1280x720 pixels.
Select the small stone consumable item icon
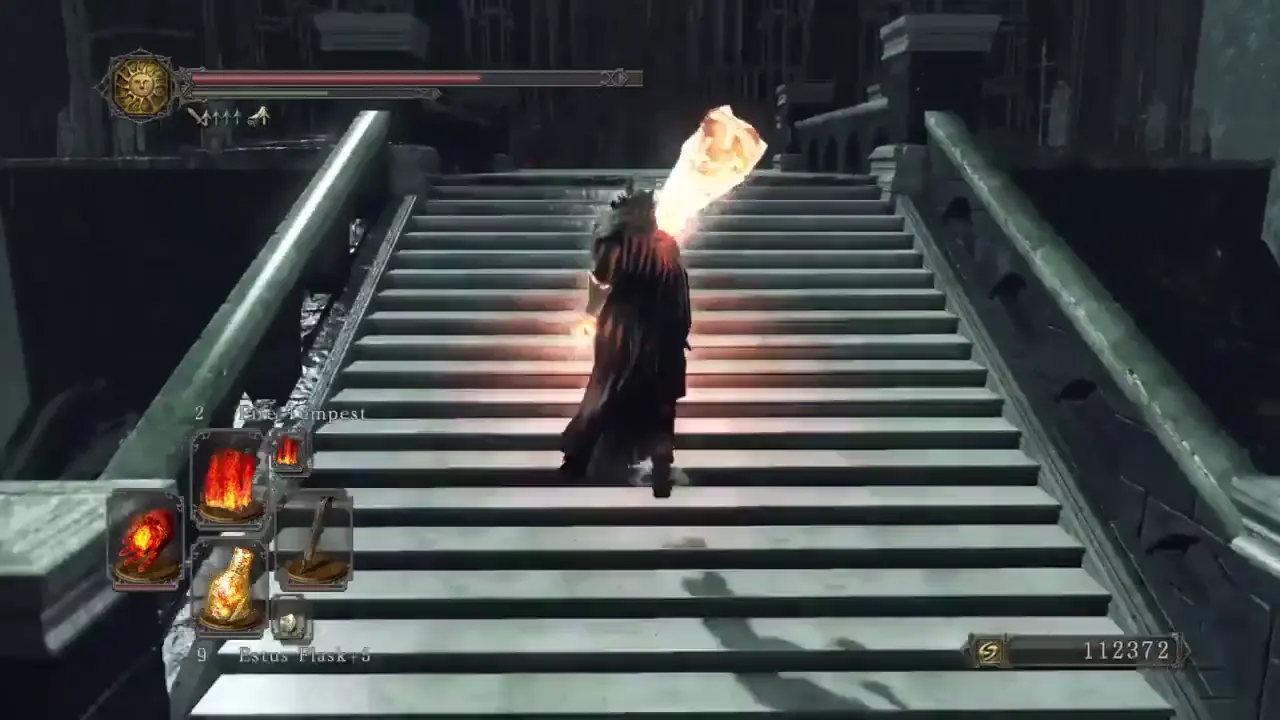pos(291,620)
